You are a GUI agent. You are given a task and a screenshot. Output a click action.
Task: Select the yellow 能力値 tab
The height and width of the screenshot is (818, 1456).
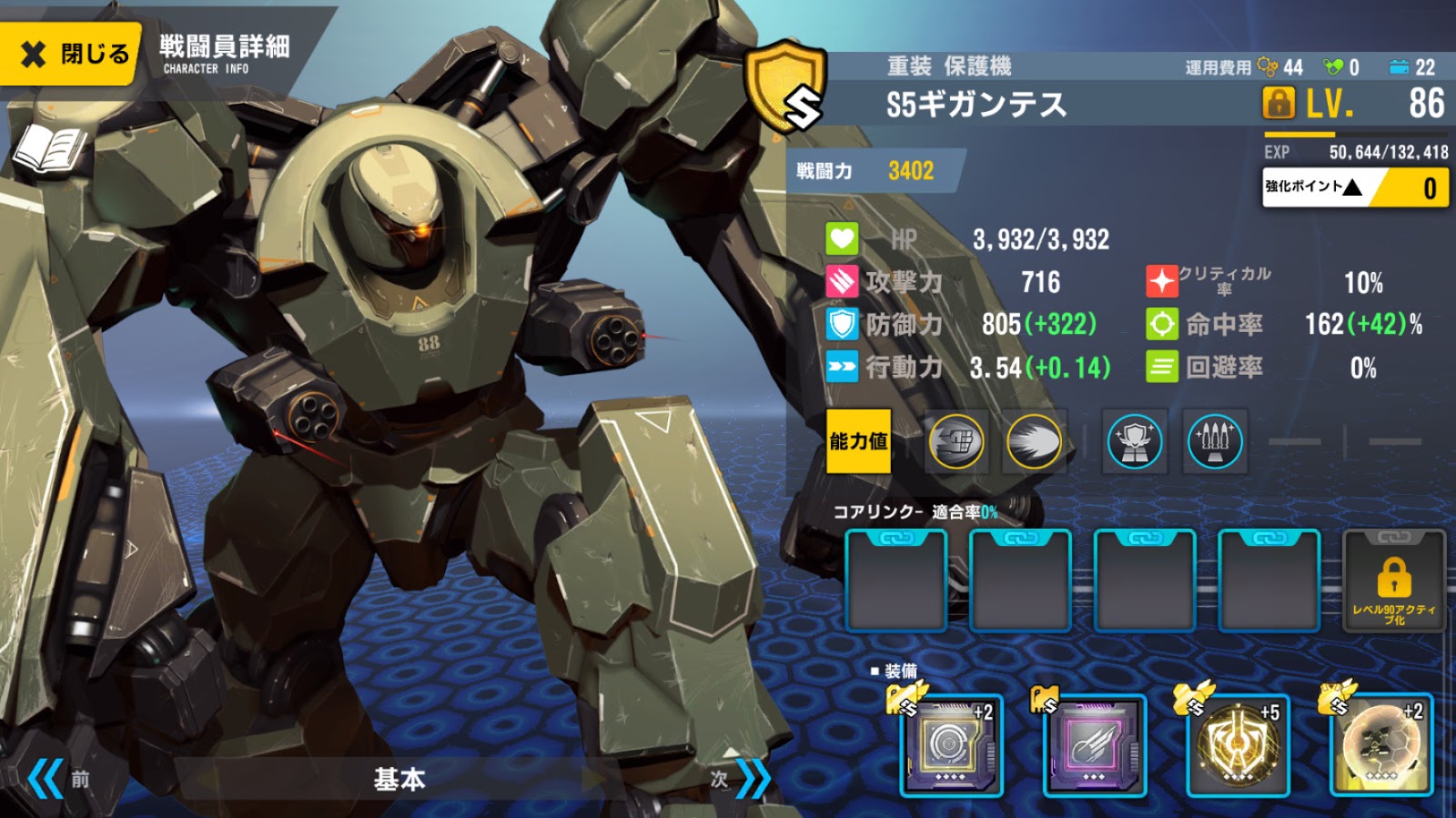click(x=858, y=441)
